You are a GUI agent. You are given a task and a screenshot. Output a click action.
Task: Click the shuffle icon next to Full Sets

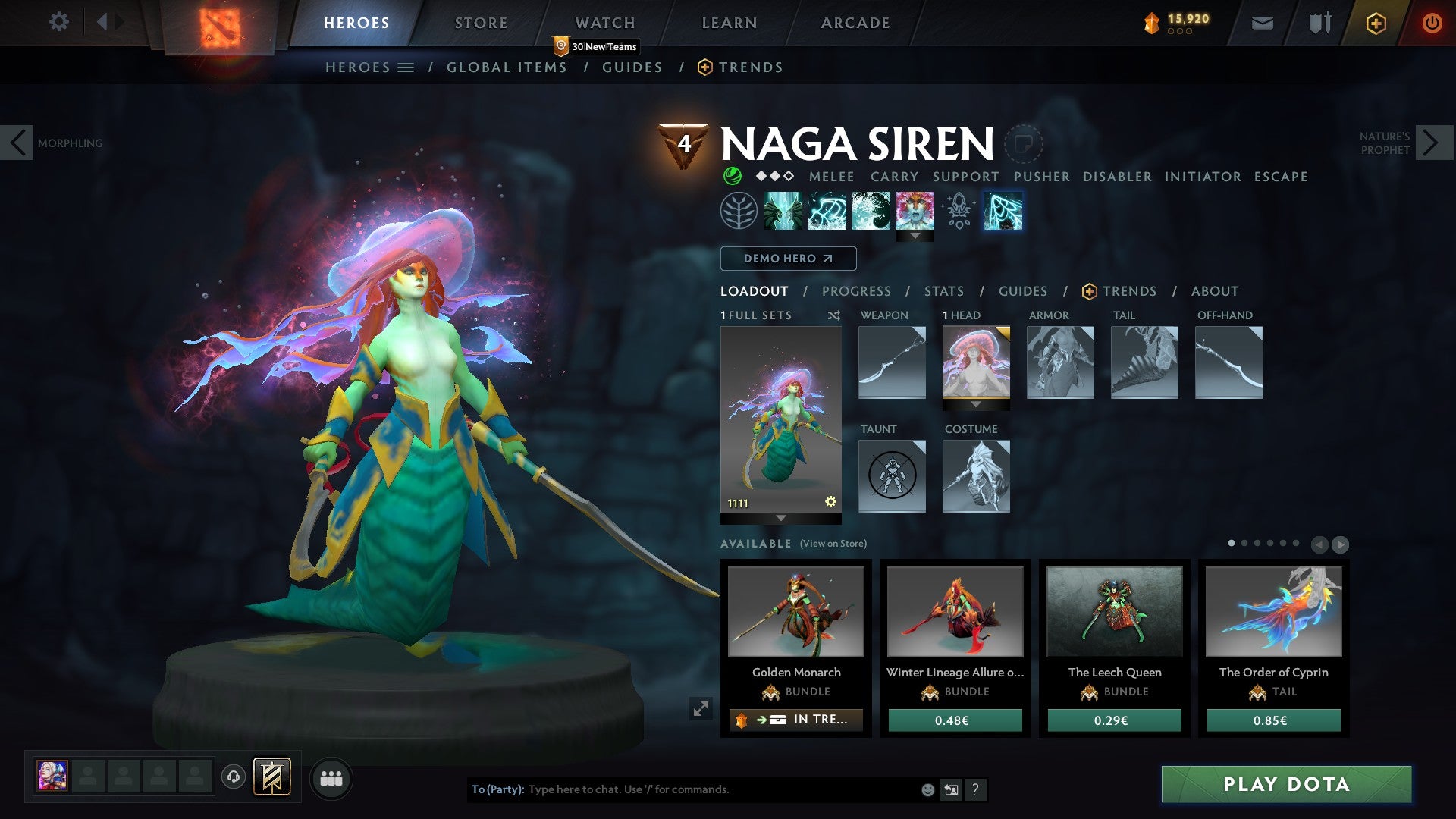834,315
